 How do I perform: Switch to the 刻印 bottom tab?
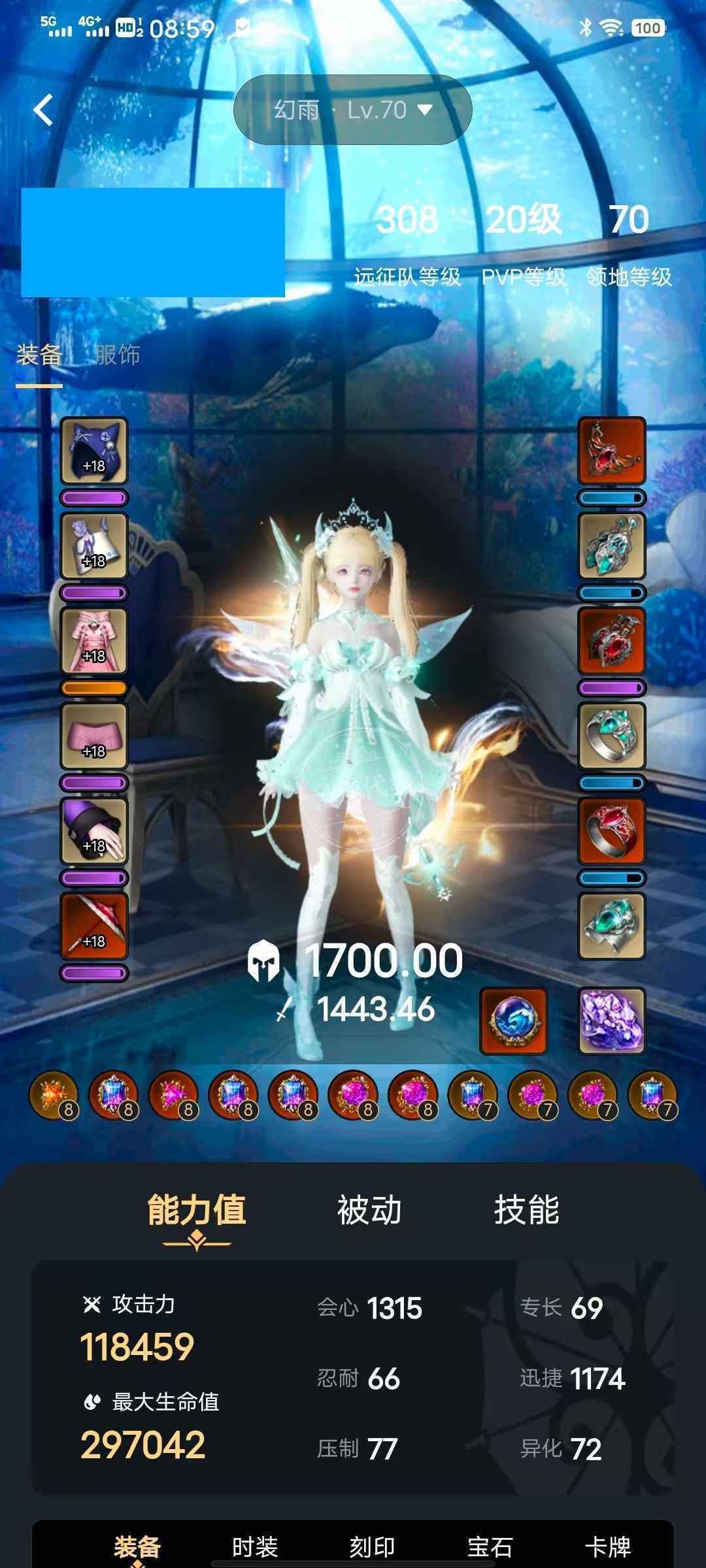(x=372, y=1546)
